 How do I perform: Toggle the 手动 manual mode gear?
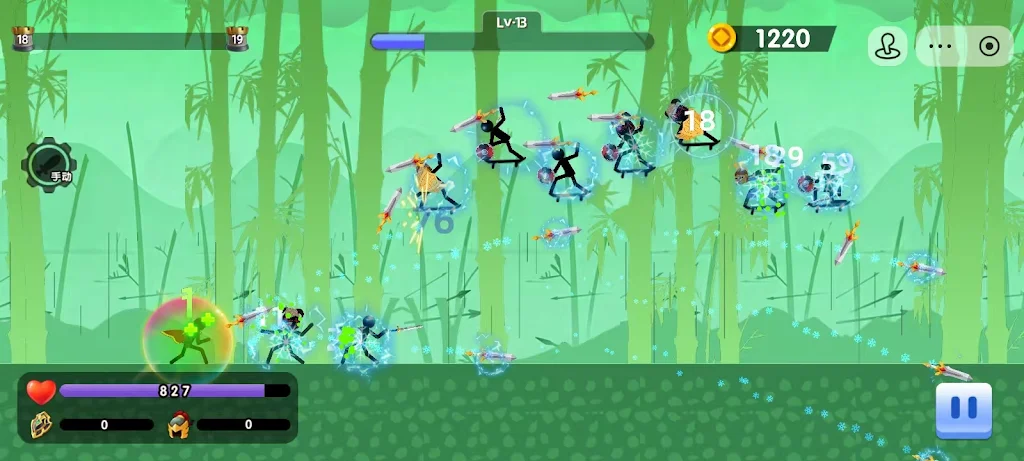click(47, 163)
